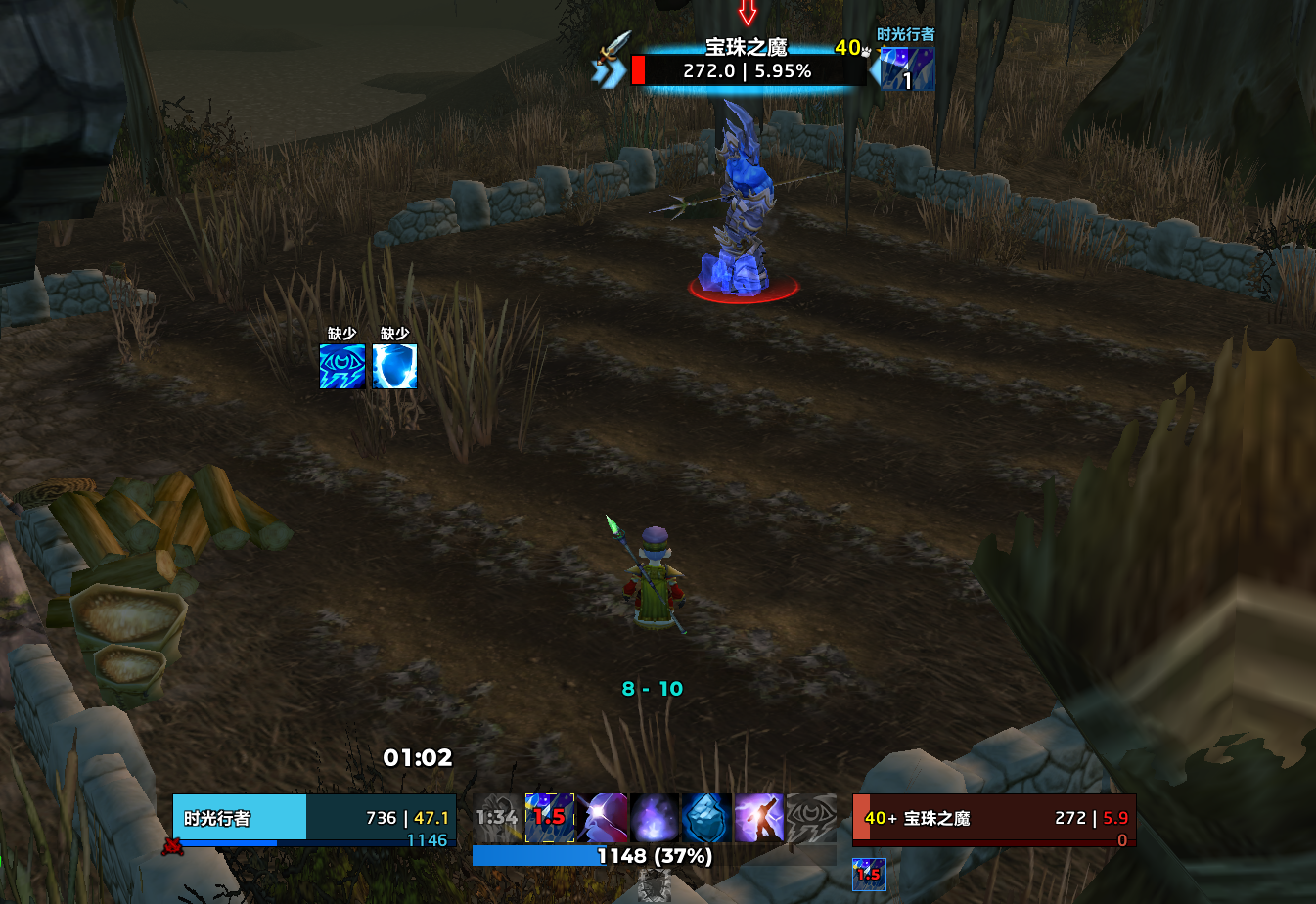Viewport: 1316px width, 904px height.
Task: Click the 宝珠之魔 target unit frame
Action: point(993,818)
